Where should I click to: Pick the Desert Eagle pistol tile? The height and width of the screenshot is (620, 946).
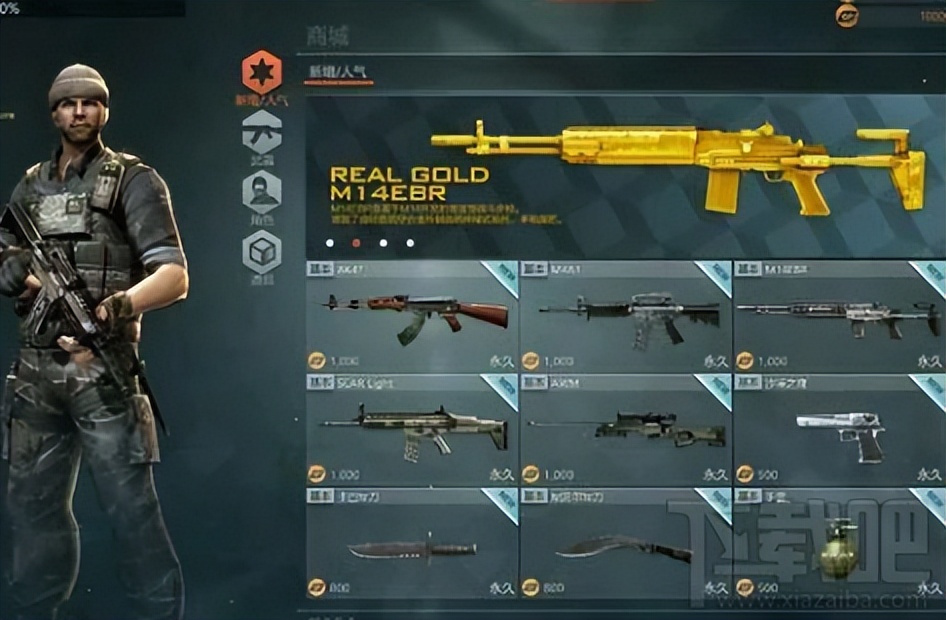tap(838, 430)
